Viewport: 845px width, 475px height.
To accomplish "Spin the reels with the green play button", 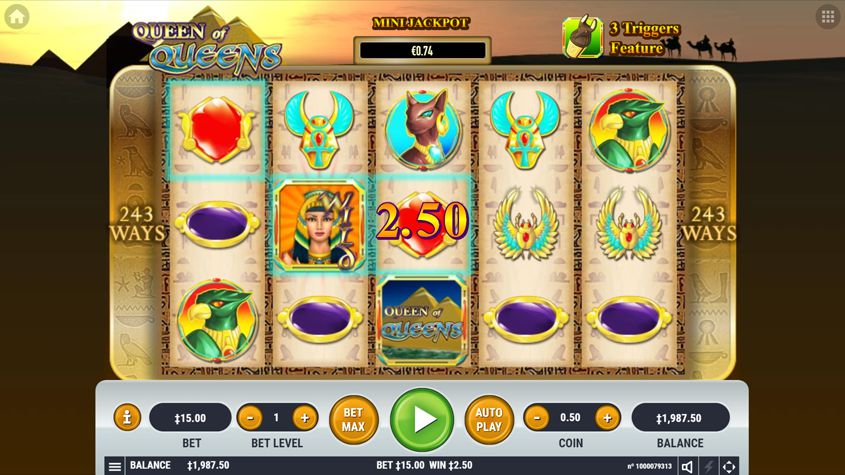I will click(x=422, y=419).
